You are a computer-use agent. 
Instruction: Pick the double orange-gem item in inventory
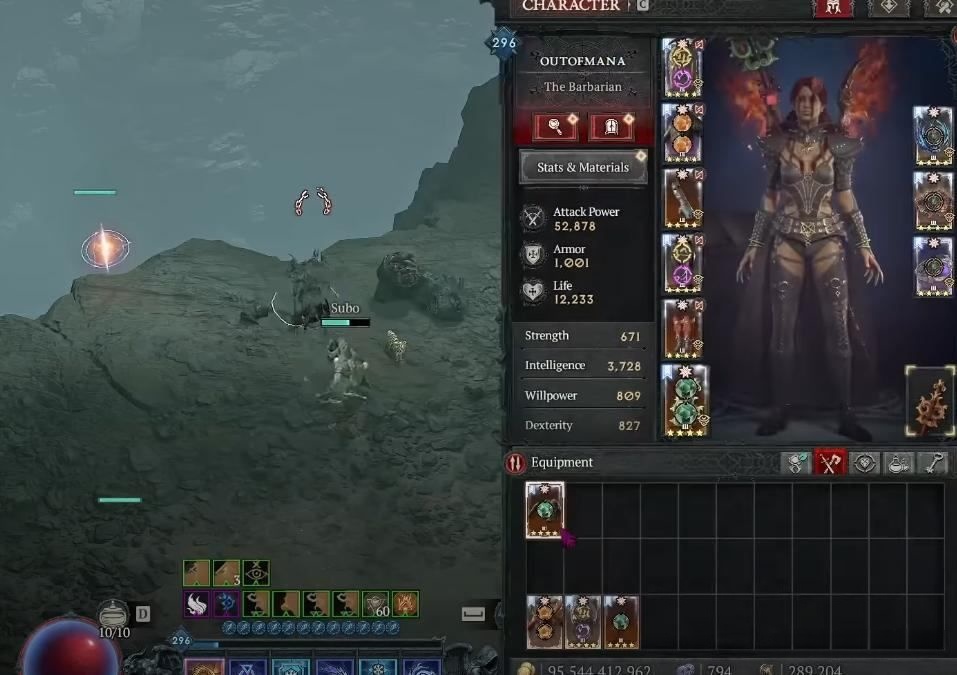pyautogui.click(x=545, y=622)
